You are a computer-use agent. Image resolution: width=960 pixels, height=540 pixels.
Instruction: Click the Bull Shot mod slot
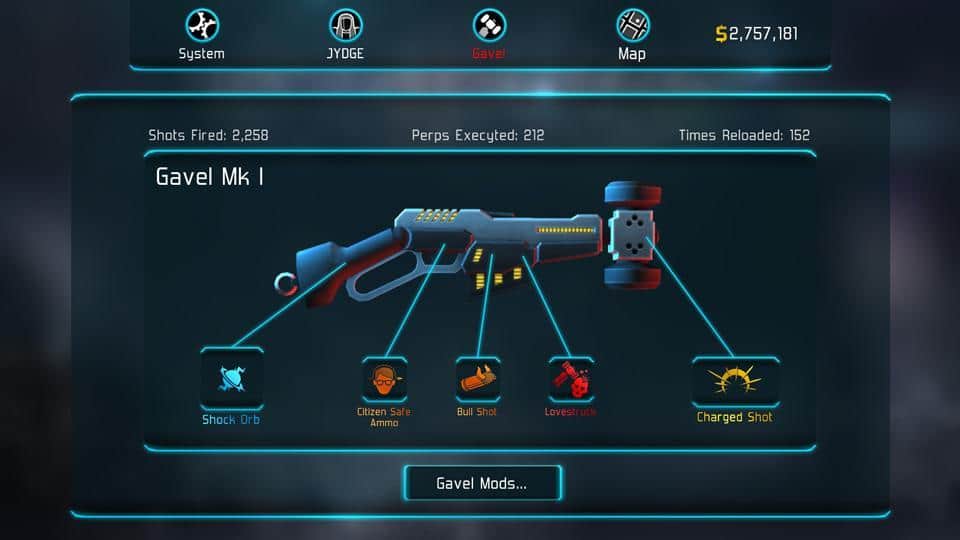pyautogui.click(x=477, y=380)
